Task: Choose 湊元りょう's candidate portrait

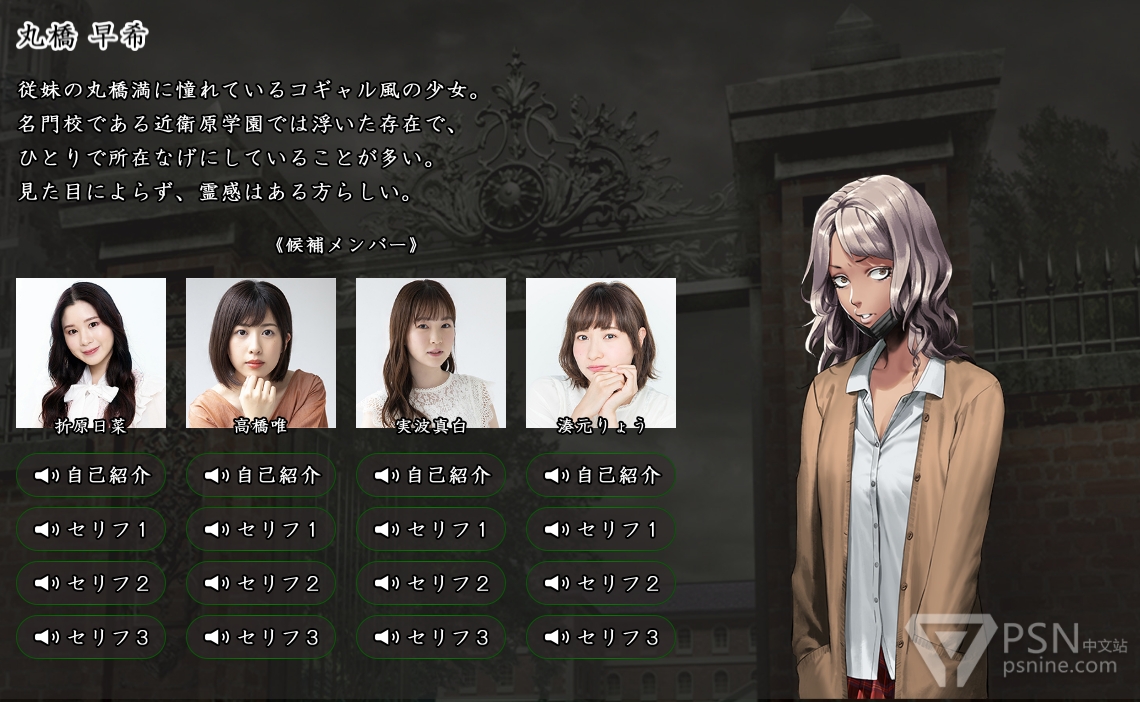Action: coord(601,352)
